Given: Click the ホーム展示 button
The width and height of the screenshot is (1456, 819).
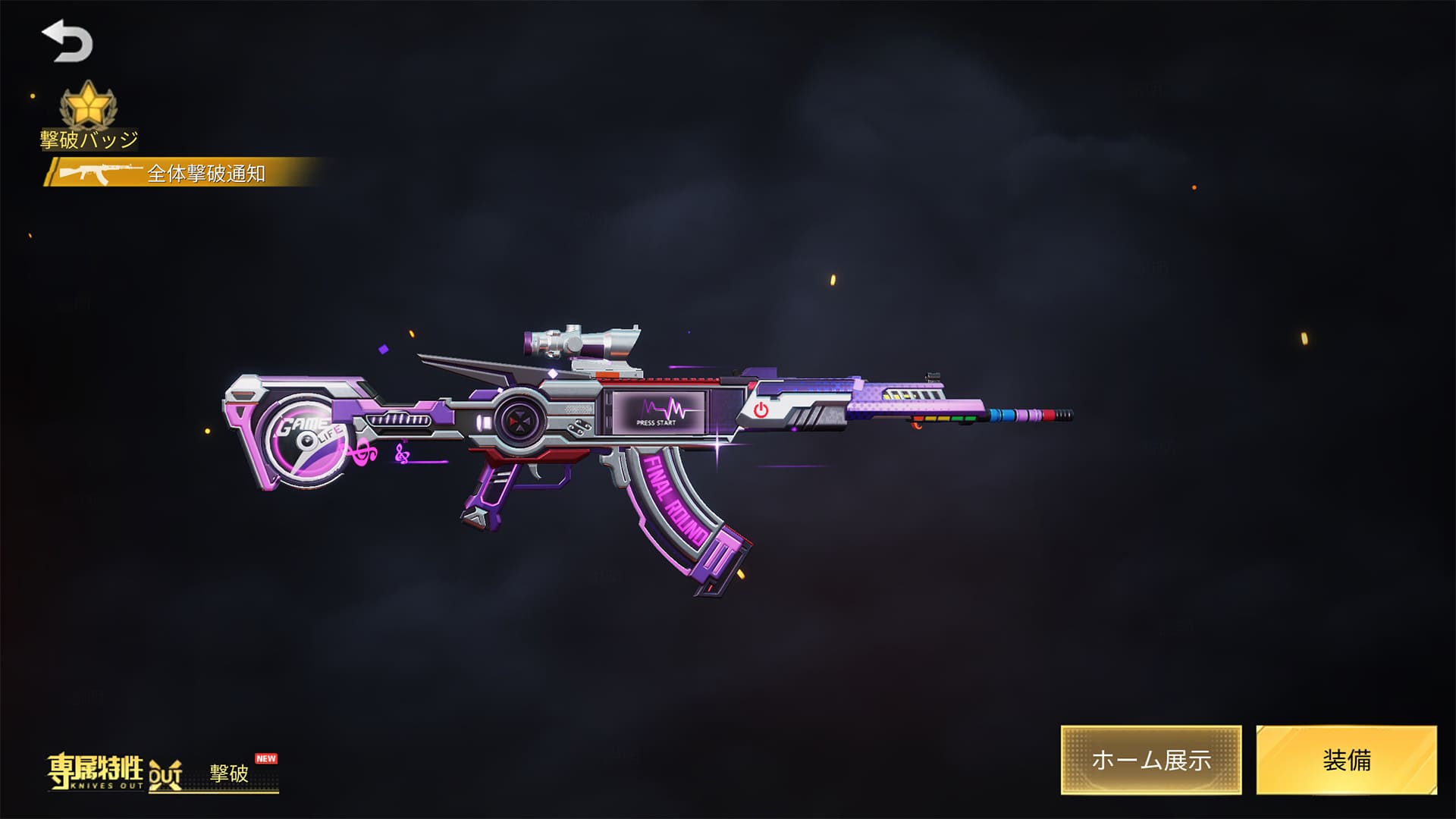Looking at the screenshot, I should [1150, 760].
